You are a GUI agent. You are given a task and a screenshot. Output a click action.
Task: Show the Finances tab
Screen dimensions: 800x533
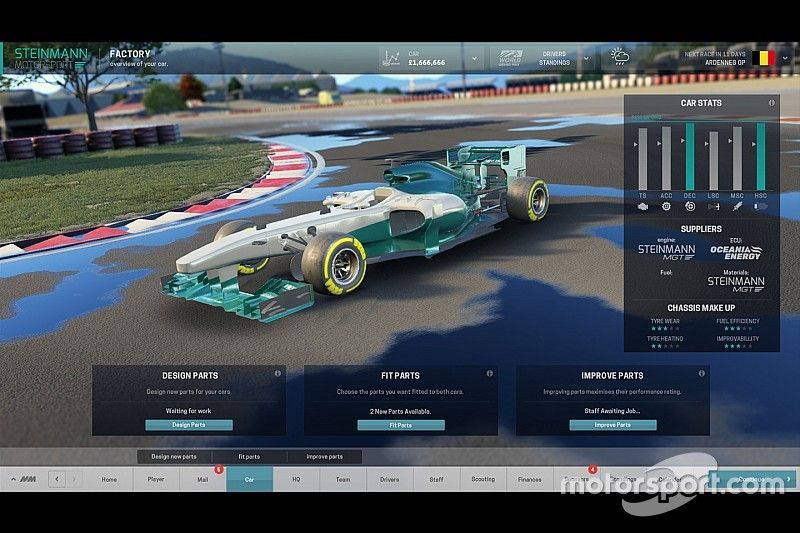[529, 480]
